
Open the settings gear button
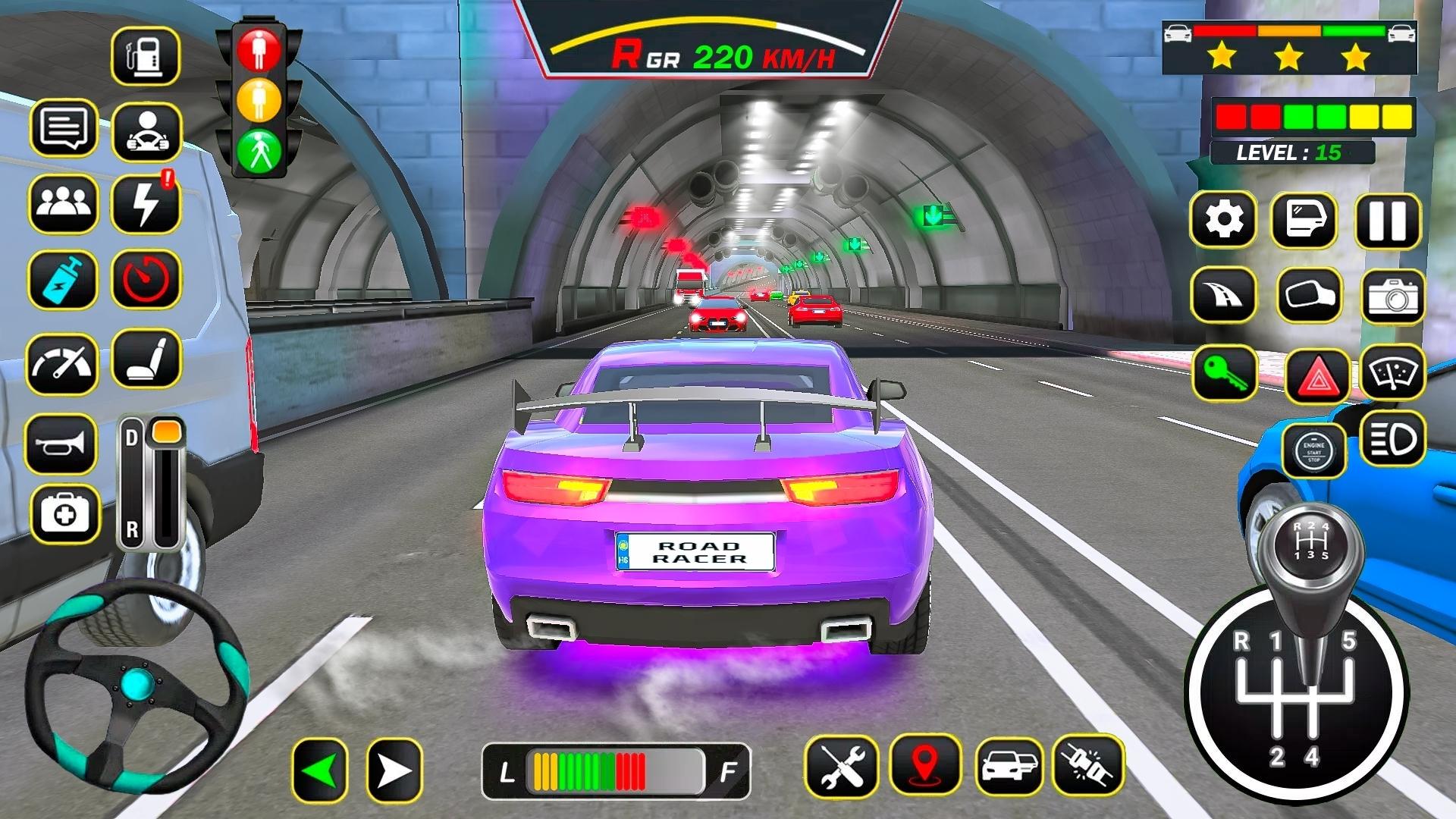coord(1223,220)
